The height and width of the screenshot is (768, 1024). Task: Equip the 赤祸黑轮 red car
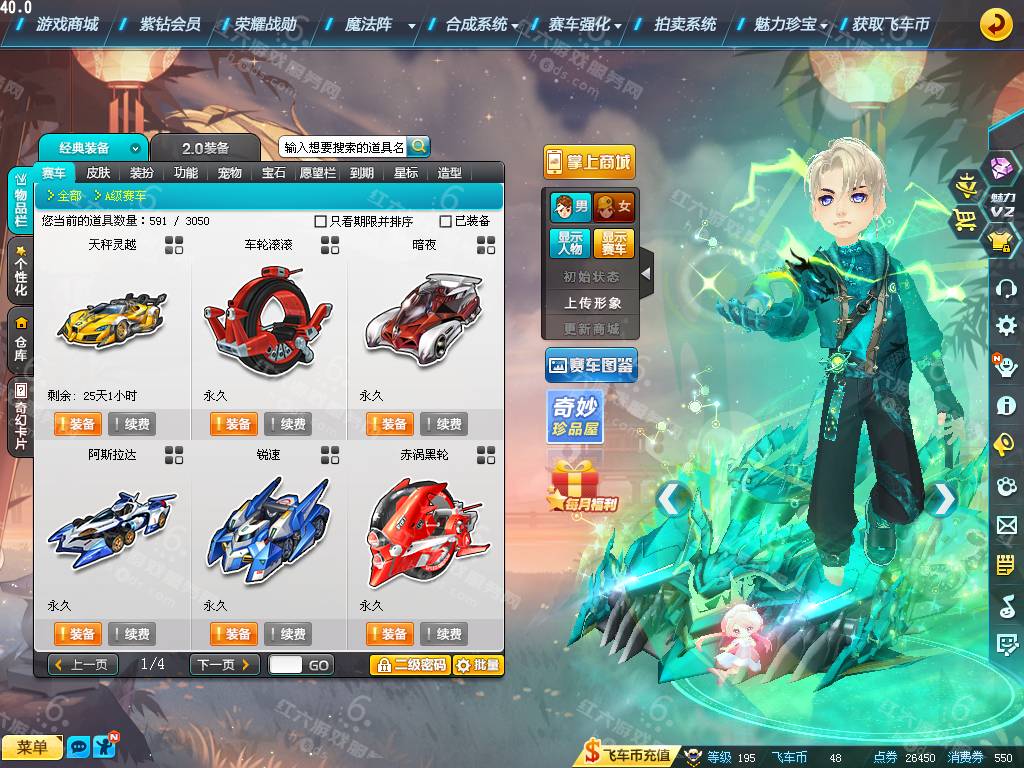389,634
